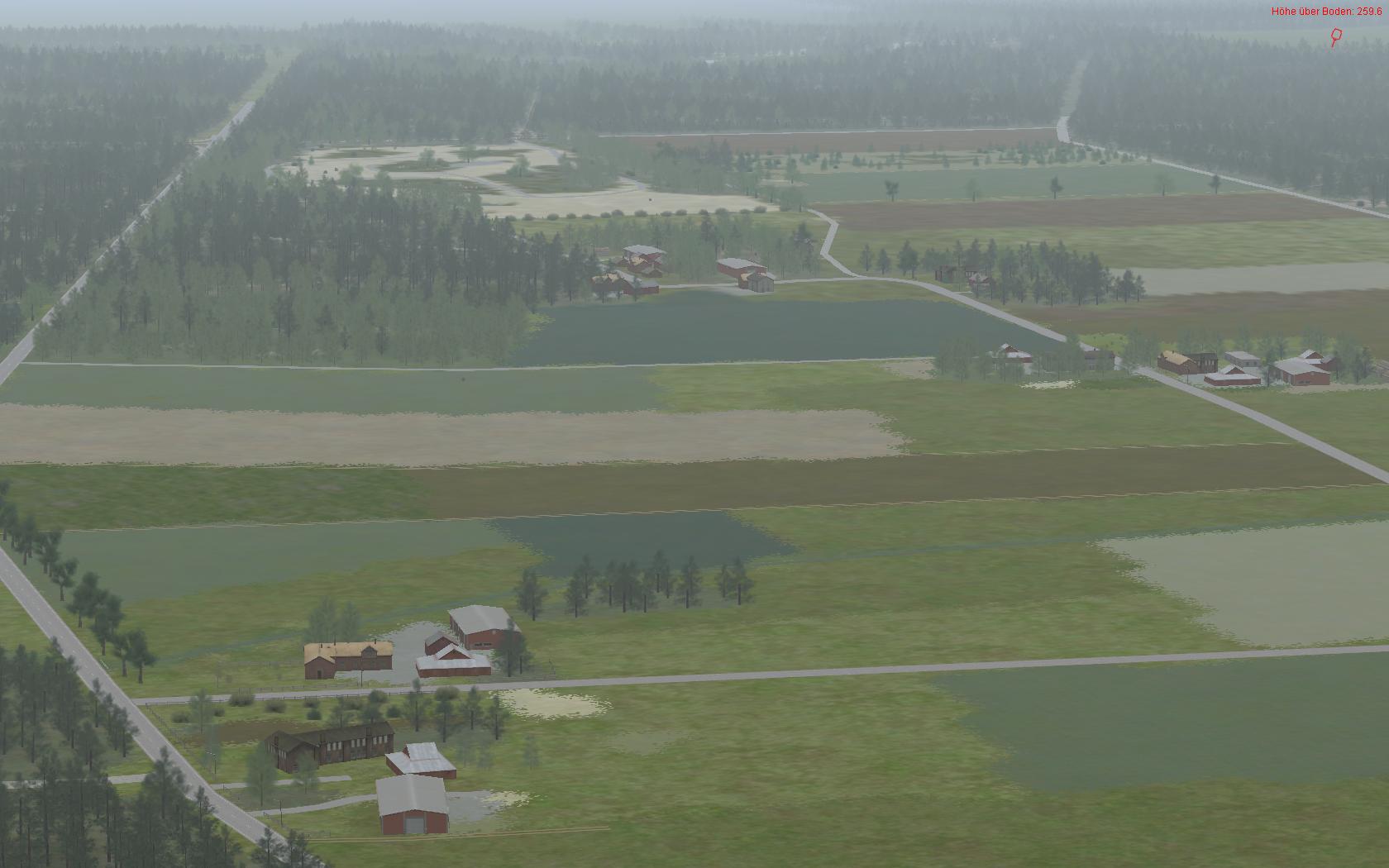Click the red marker icon below altitude readout

coord(1334,36)
